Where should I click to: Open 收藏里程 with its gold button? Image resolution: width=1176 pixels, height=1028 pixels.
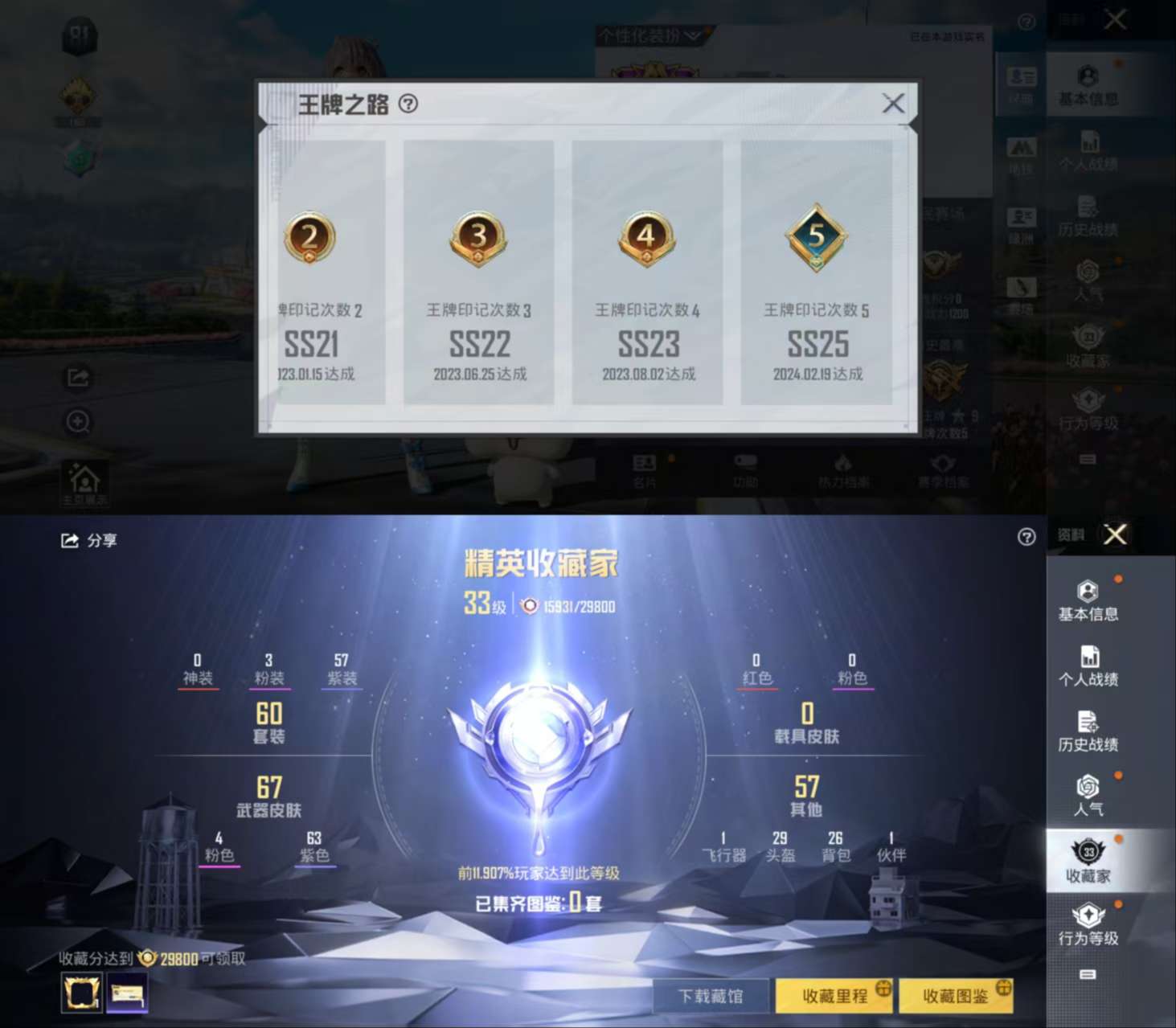point(833,994)
